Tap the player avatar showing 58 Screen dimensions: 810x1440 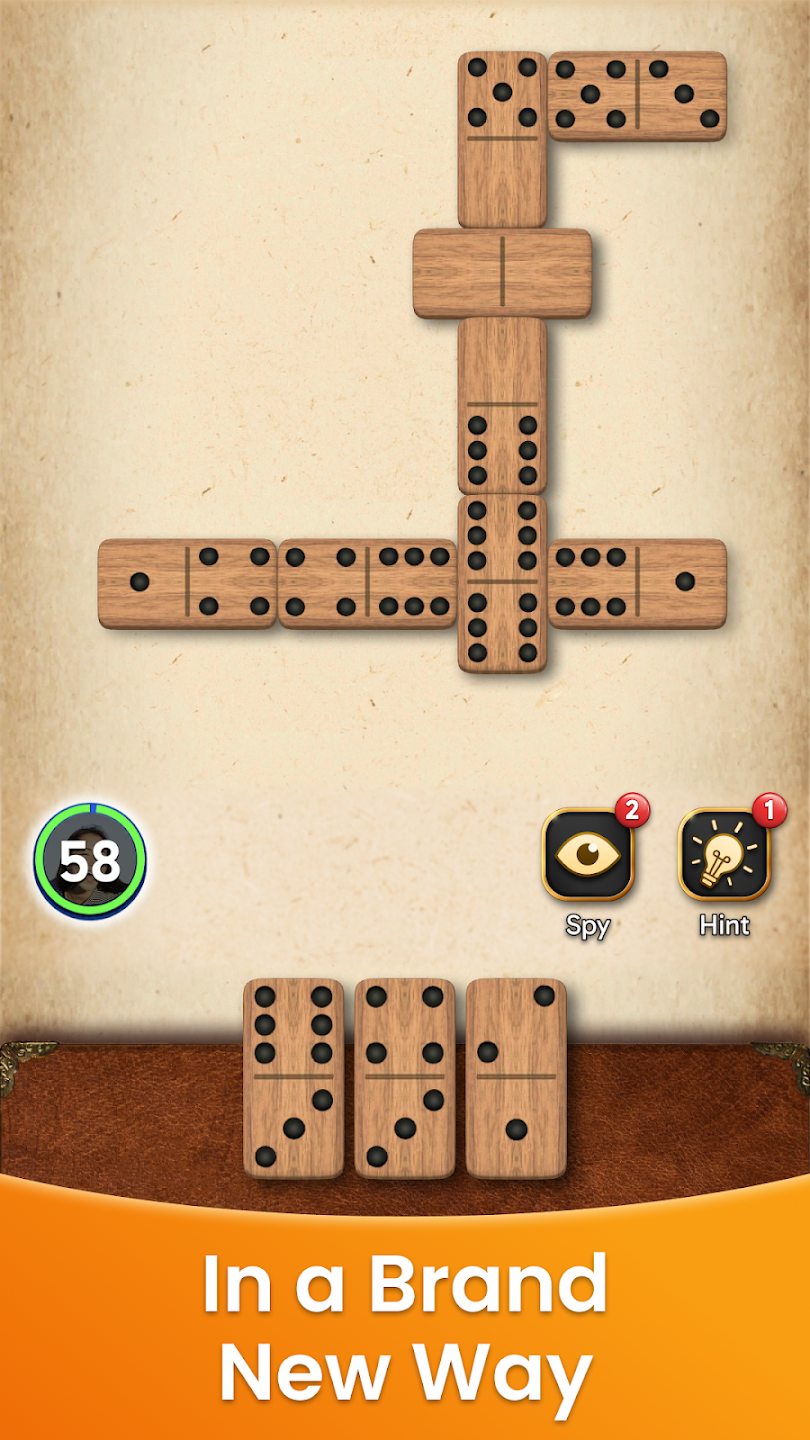pyautogui.click(x=90, y=860)
